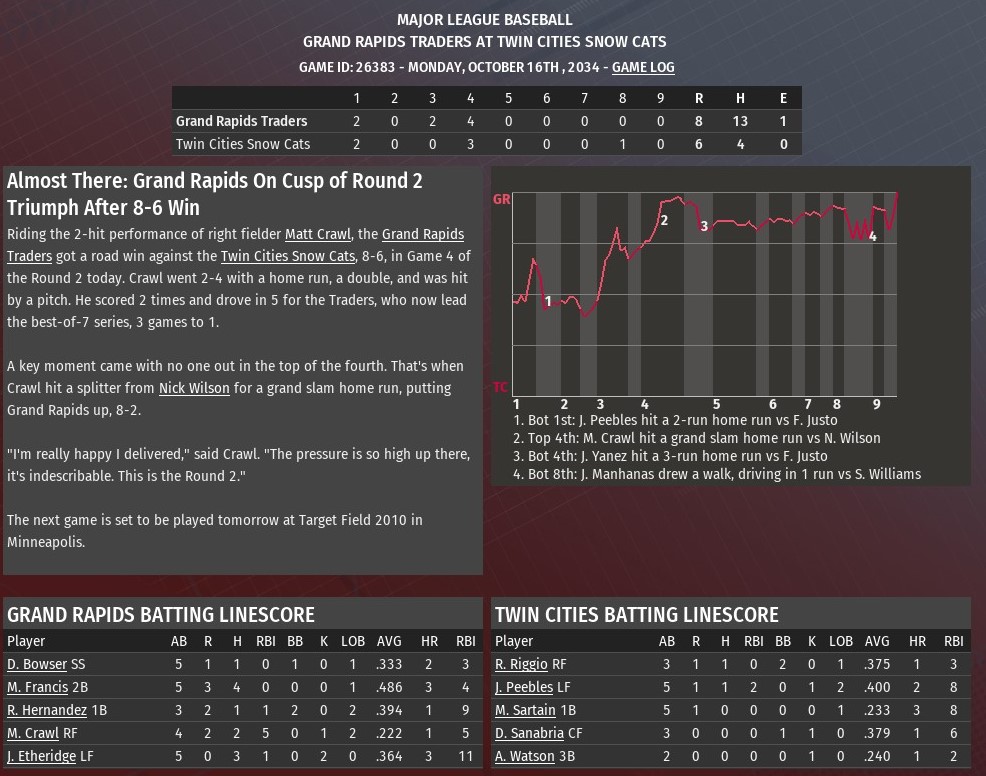Select D. Bowser in the batting linescore
986x776 pixels.
[x=37, y=664]
